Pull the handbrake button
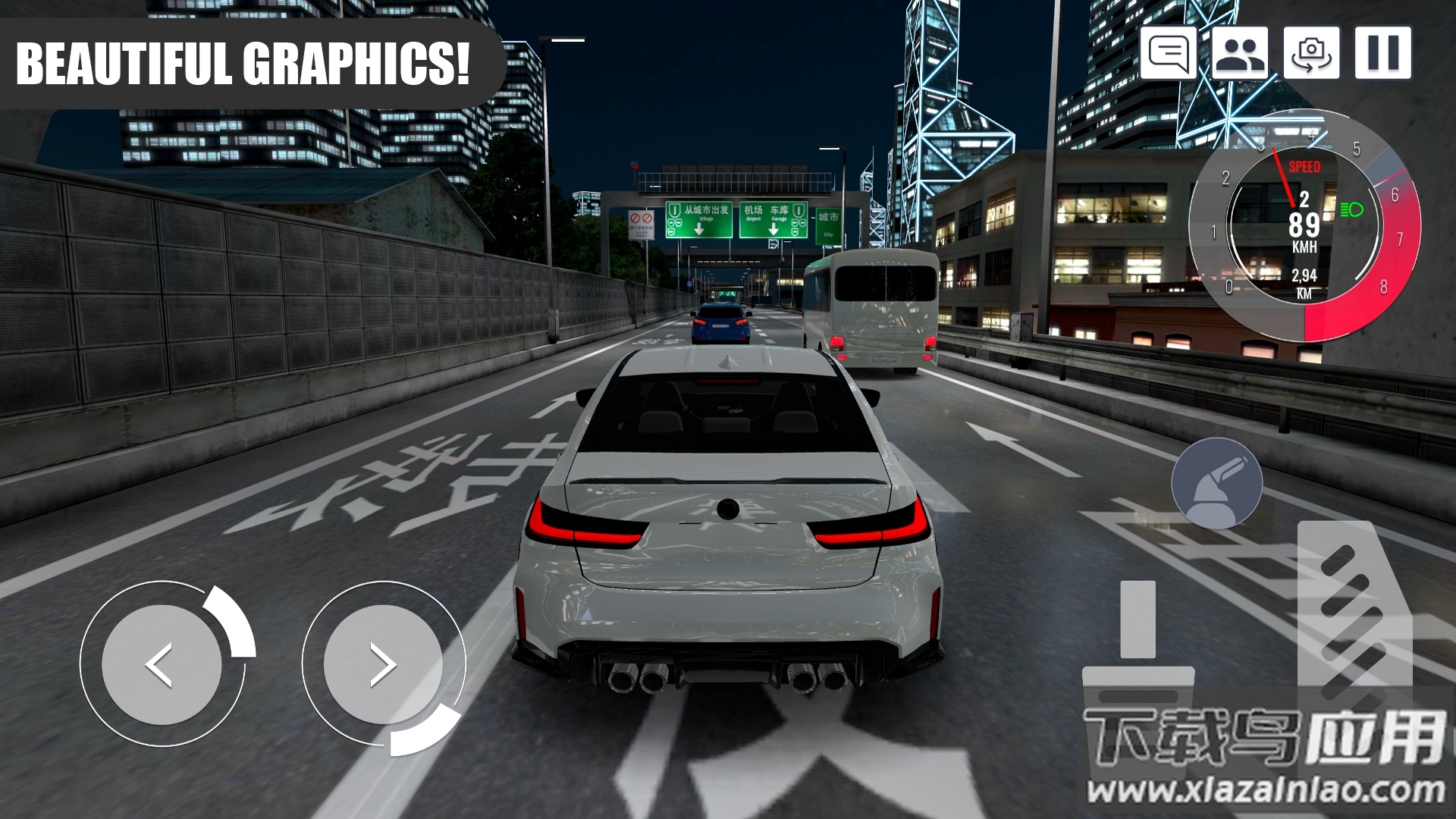The image size is (1456, 819). pyautogui.click(x=1216, y=484)
